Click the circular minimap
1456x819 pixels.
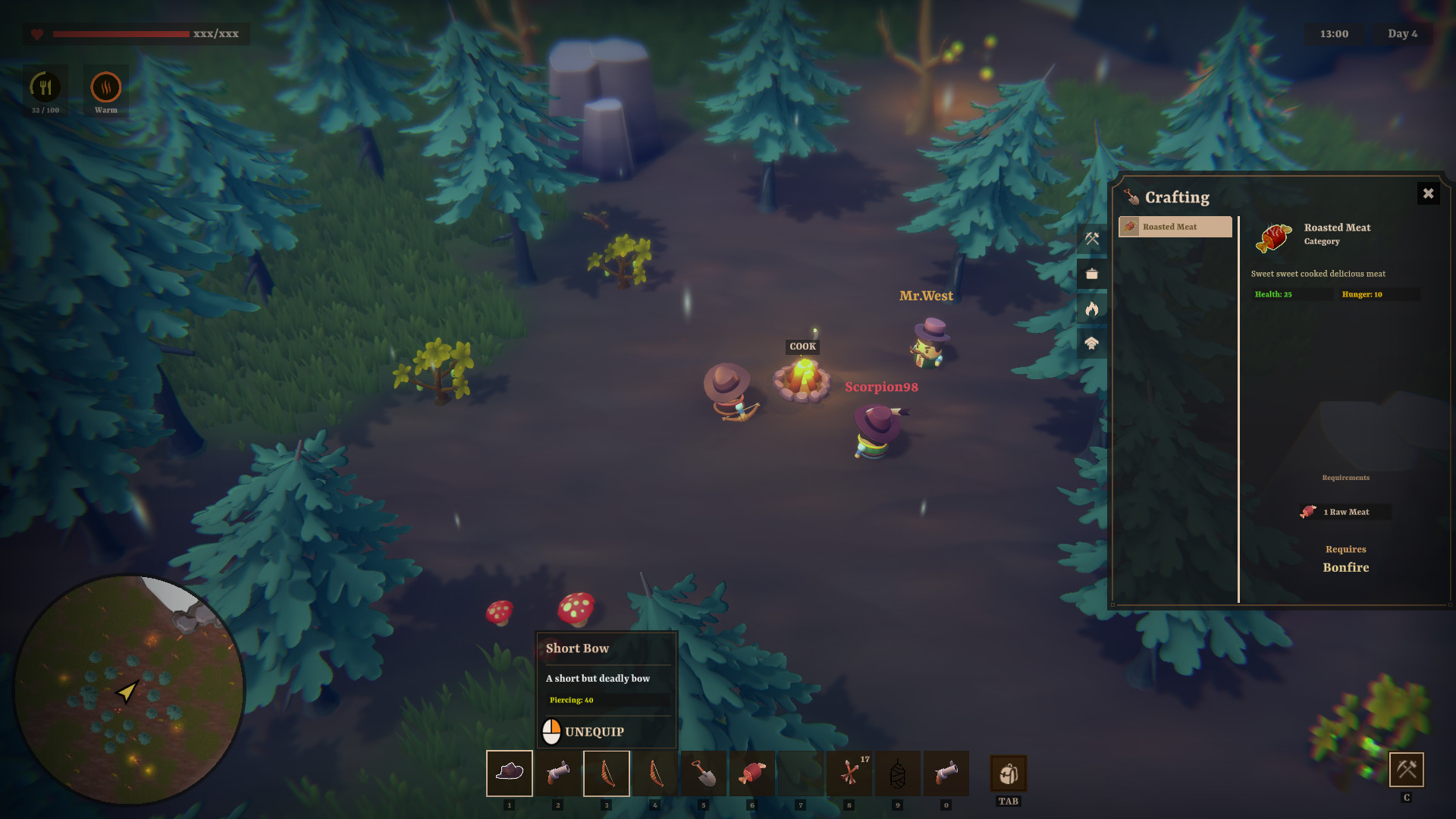129,690
